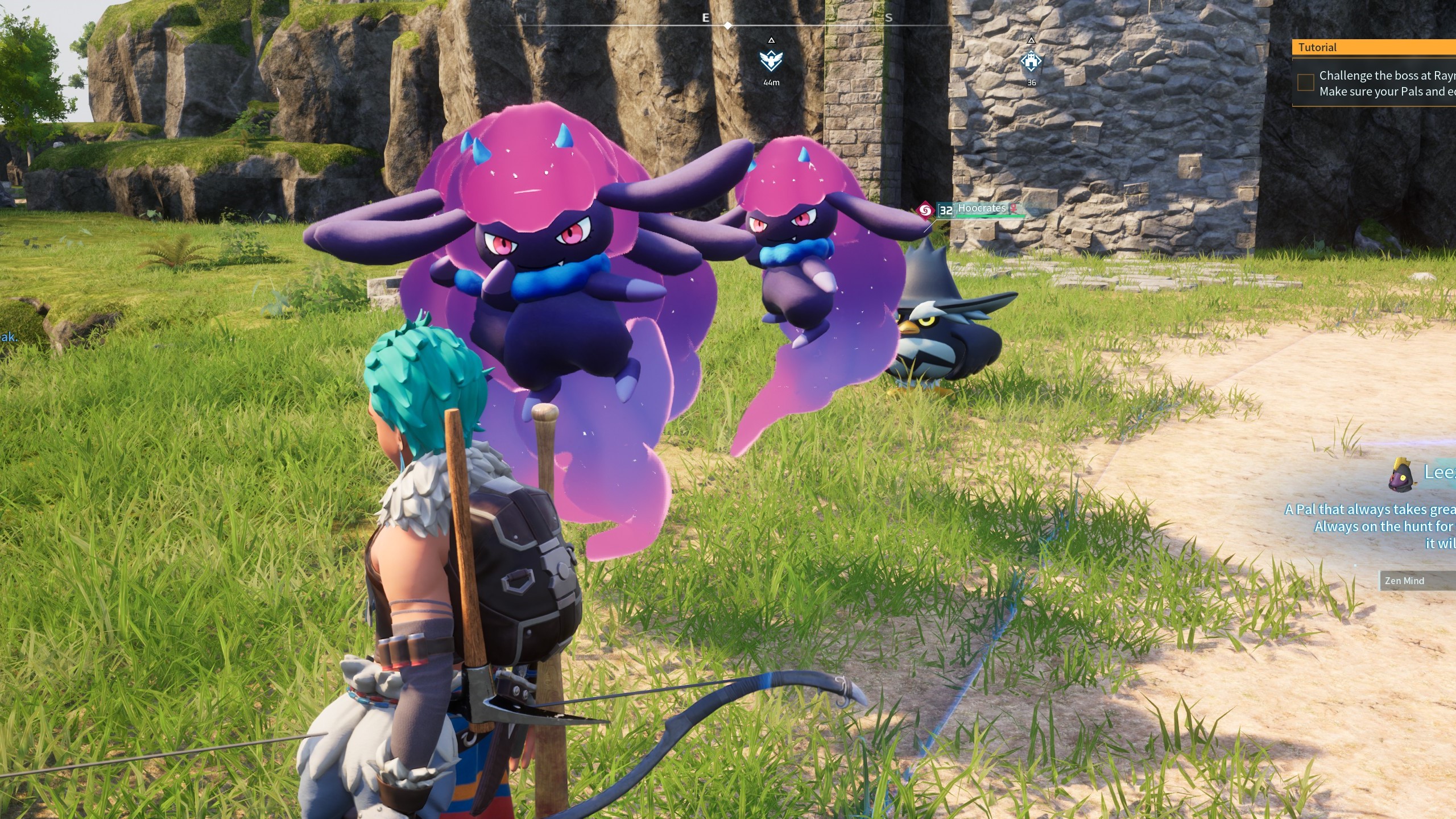Click the 44m distance readout under the emblem
Image resolution: width=1456 pixels, height=819 pixels.
771,82
